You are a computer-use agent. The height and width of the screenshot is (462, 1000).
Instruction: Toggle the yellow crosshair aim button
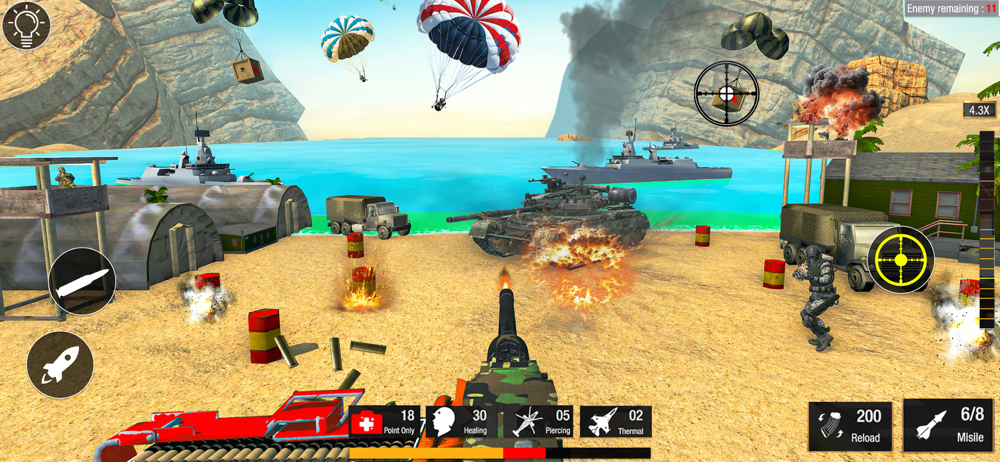pos(900,260)
